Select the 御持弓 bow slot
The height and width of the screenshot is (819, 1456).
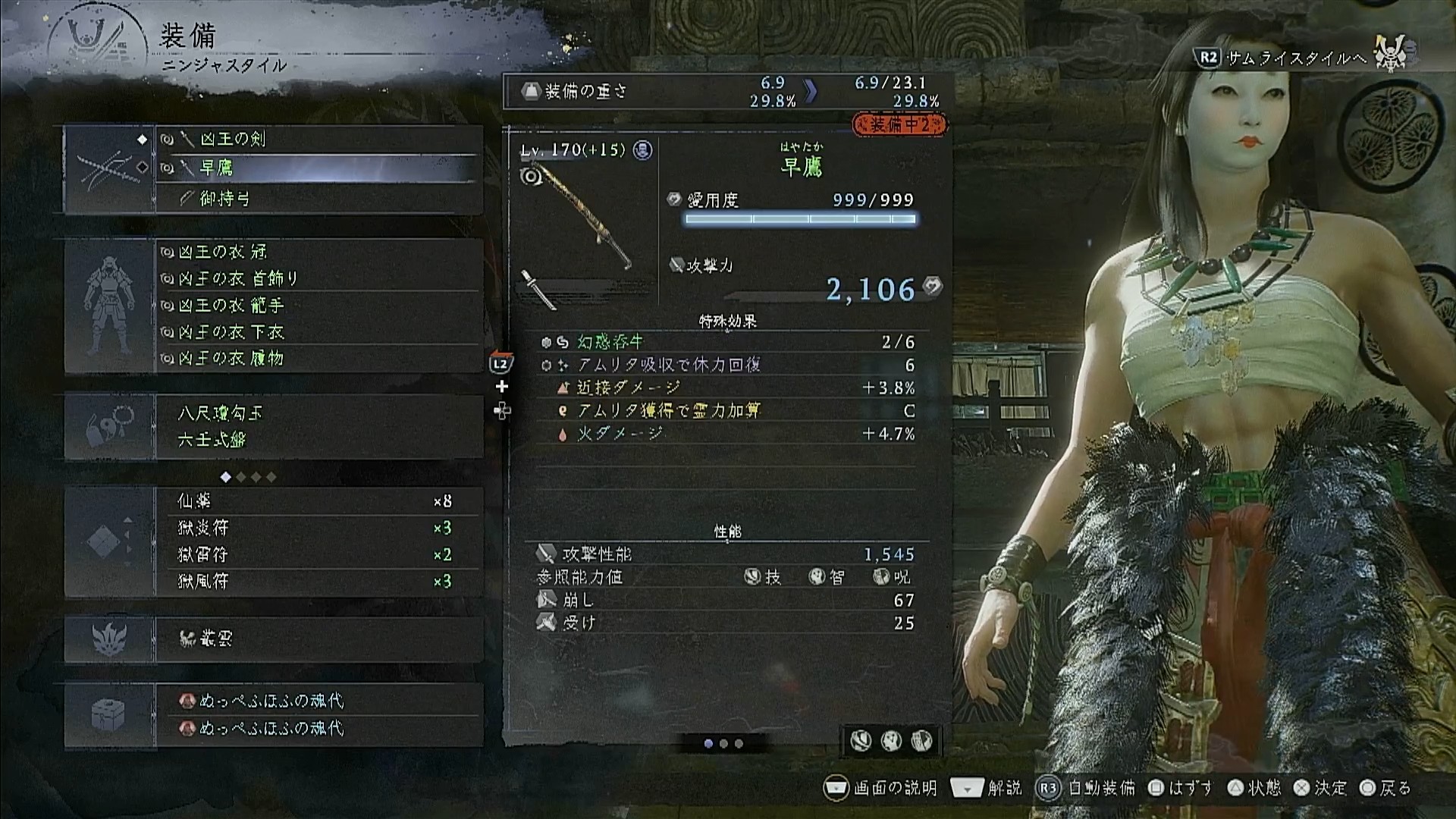318,199
